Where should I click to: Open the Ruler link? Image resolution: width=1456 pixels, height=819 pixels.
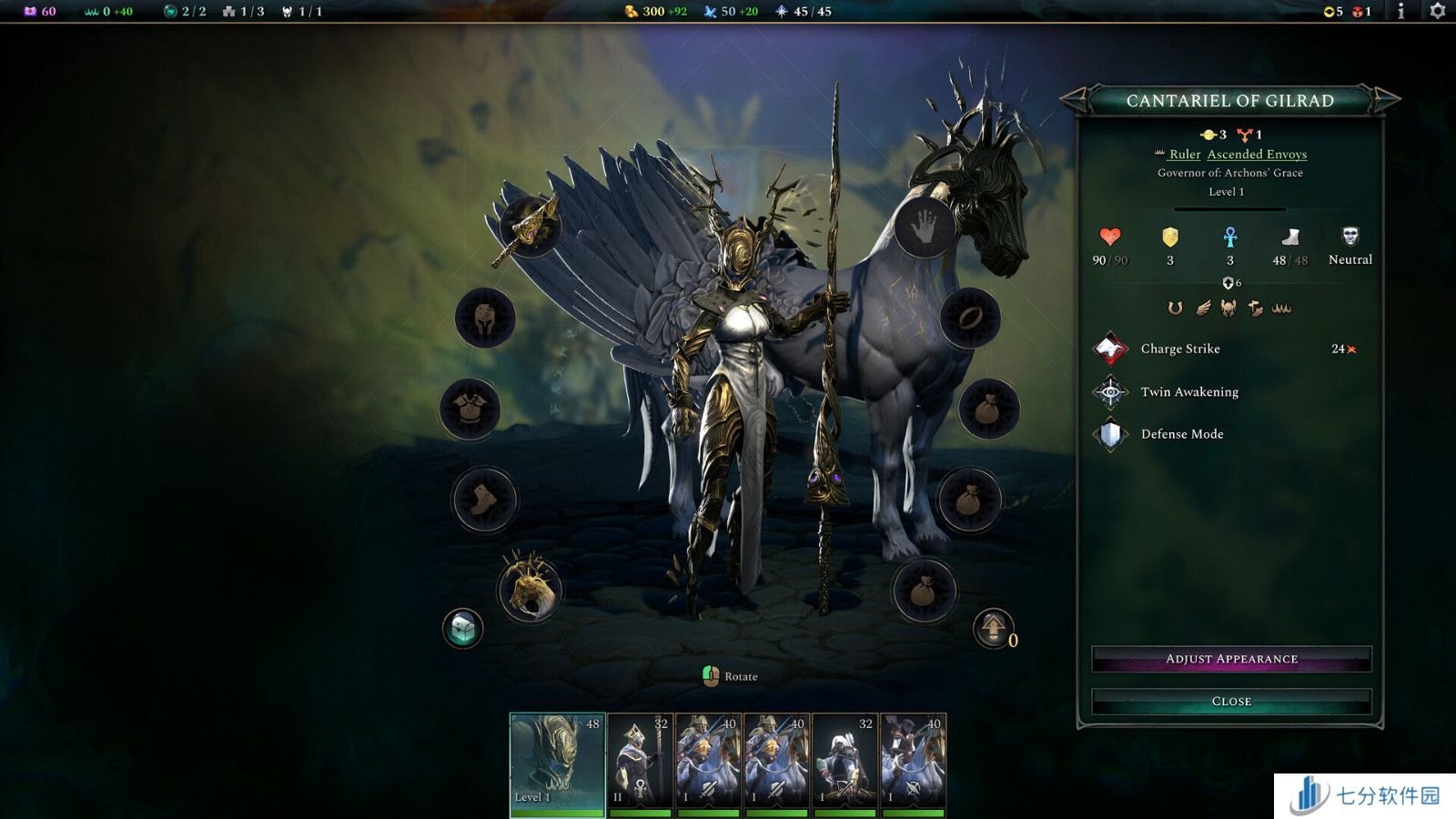tap(1184, 155)
